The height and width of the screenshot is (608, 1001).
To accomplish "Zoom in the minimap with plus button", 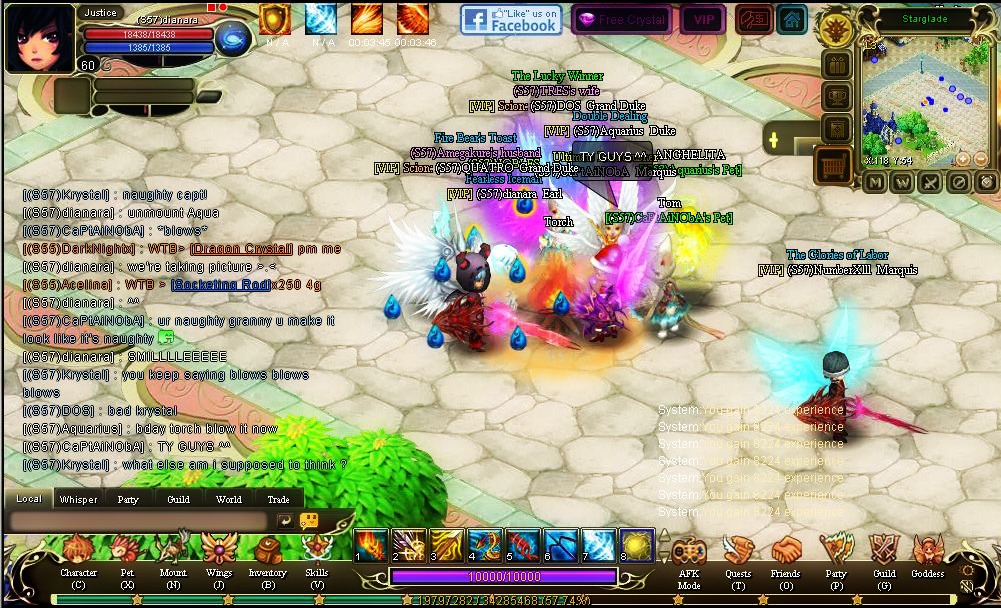I will tap(963, 159).
